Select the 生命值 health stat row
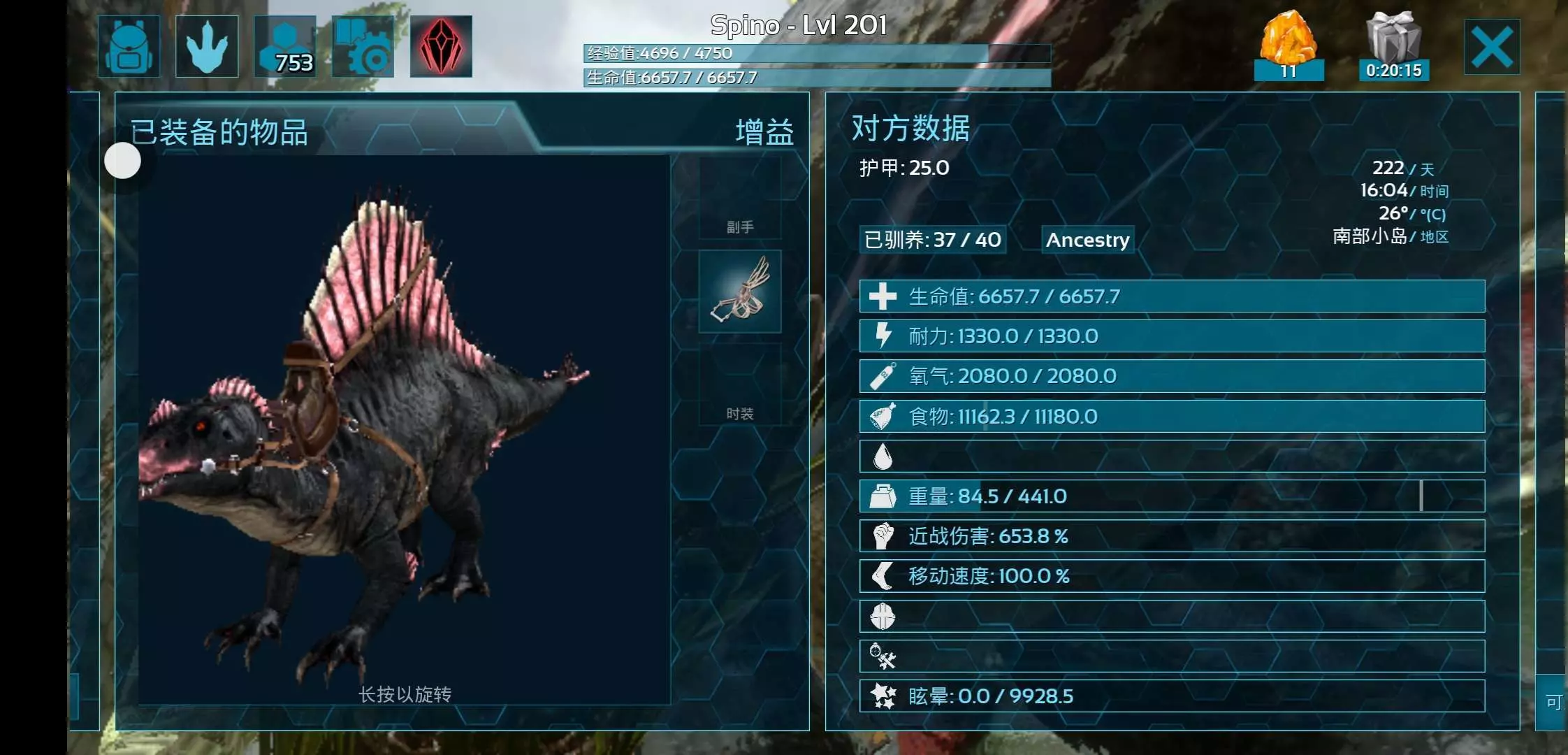Image resolution: width=1568 pixels, height=755 pixels. [1172, 296]
